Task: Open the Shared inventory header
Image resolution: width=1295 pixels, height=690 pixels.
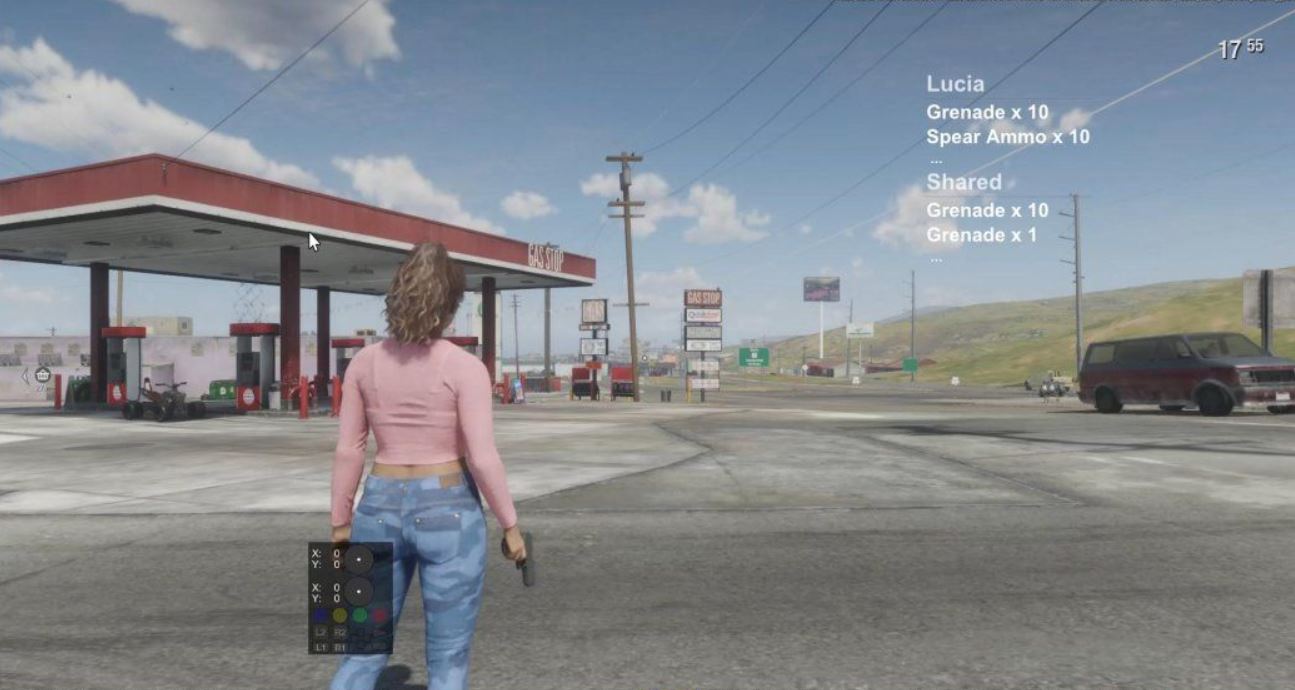Action: [x=963, y=182]
